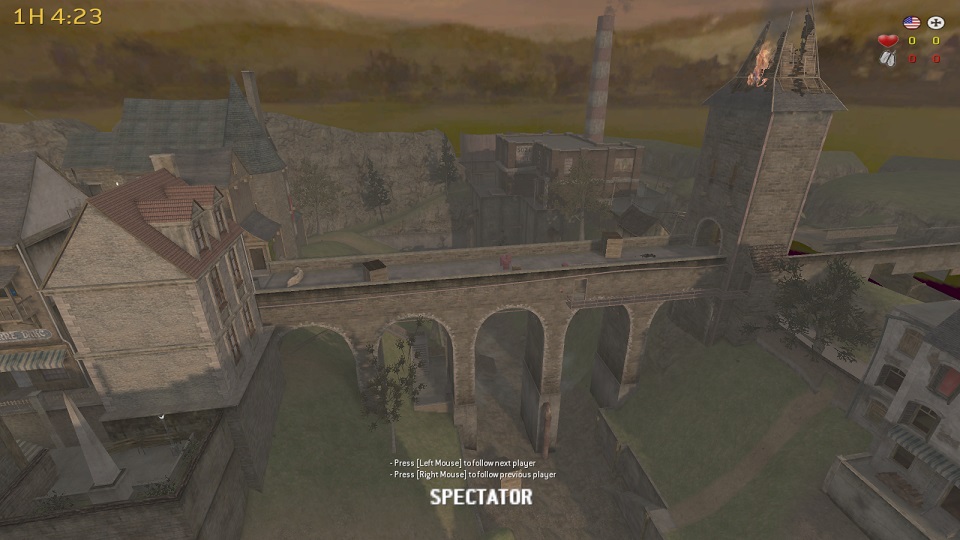Image resolution: width=960 pixels, height=540 pixels.
Task: Click the American flag team icon
Action: (x=911, y=22)
